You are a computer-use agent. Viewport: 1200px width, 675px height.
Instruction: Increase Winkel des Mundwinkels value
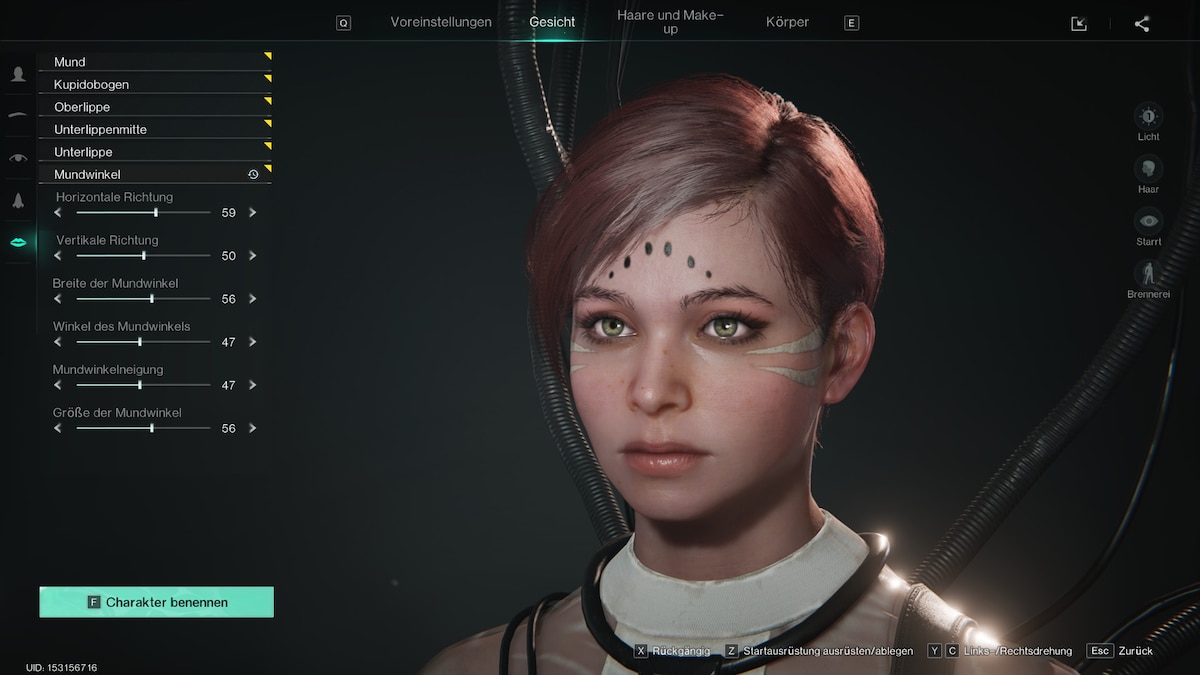click(253, 342)
